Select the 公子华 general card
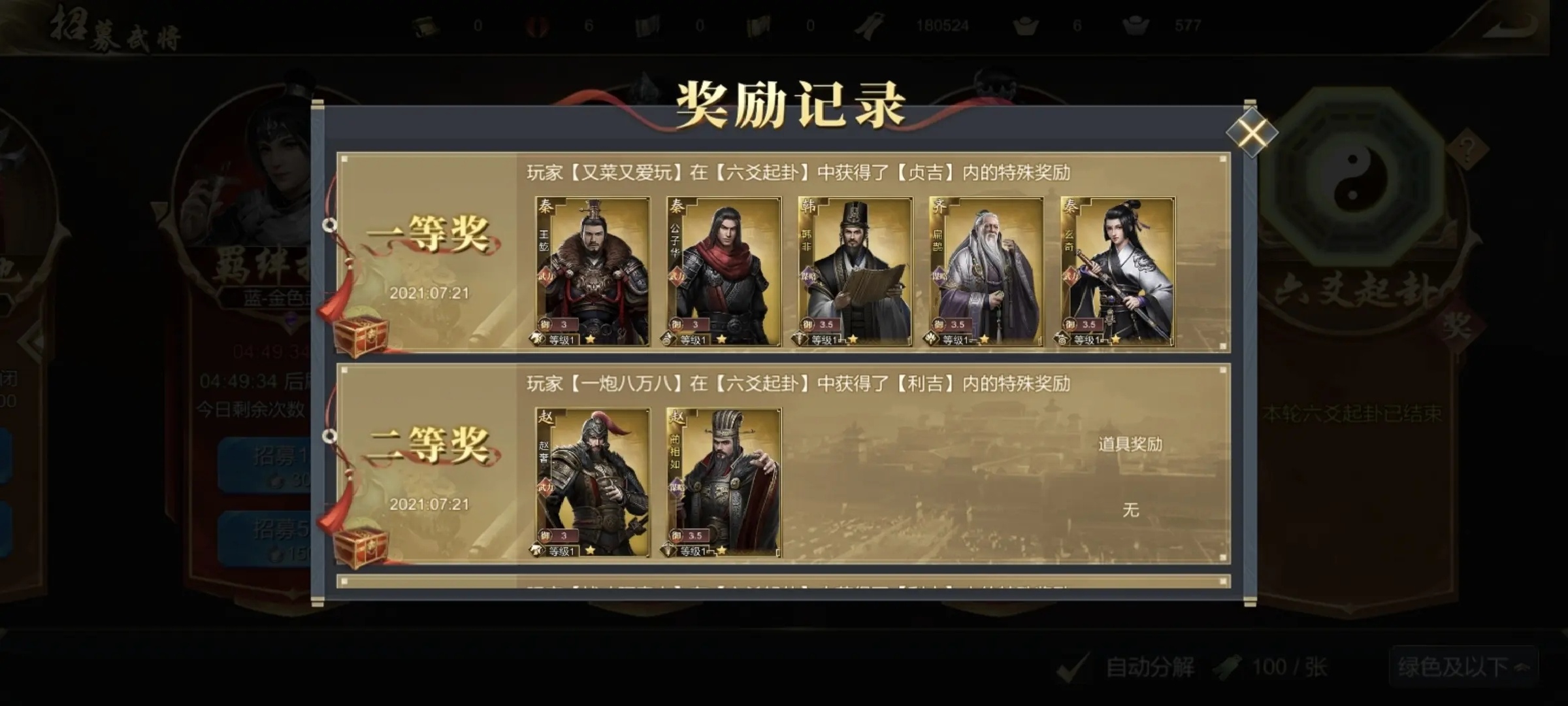The height and width of the screenshot is (706, 1568). point(724,271)
